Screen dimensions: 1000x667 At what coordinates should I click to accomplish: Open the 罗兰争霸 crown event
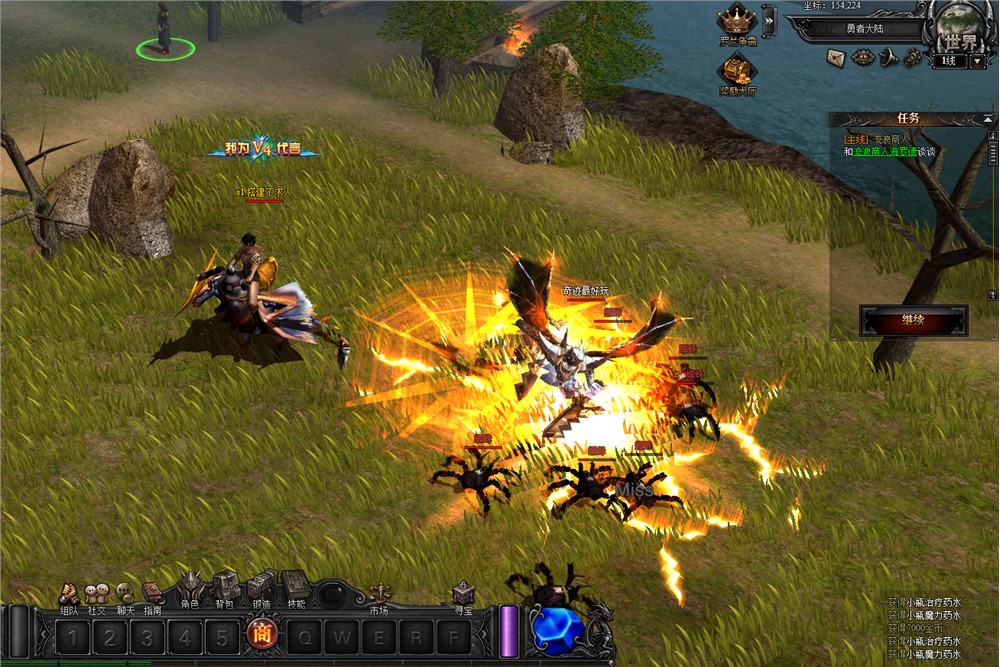point(737,24)
